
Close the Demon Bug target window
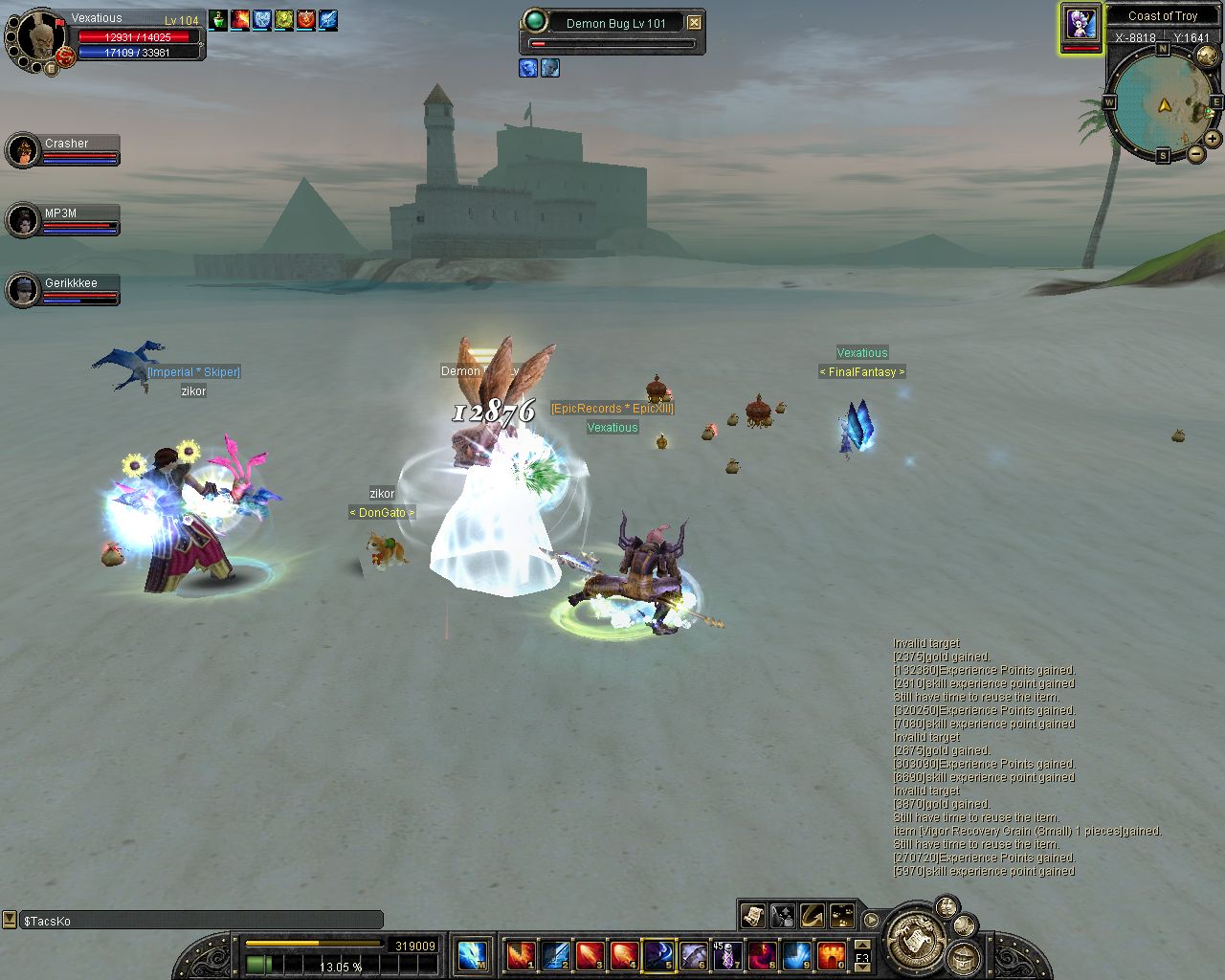695,23
